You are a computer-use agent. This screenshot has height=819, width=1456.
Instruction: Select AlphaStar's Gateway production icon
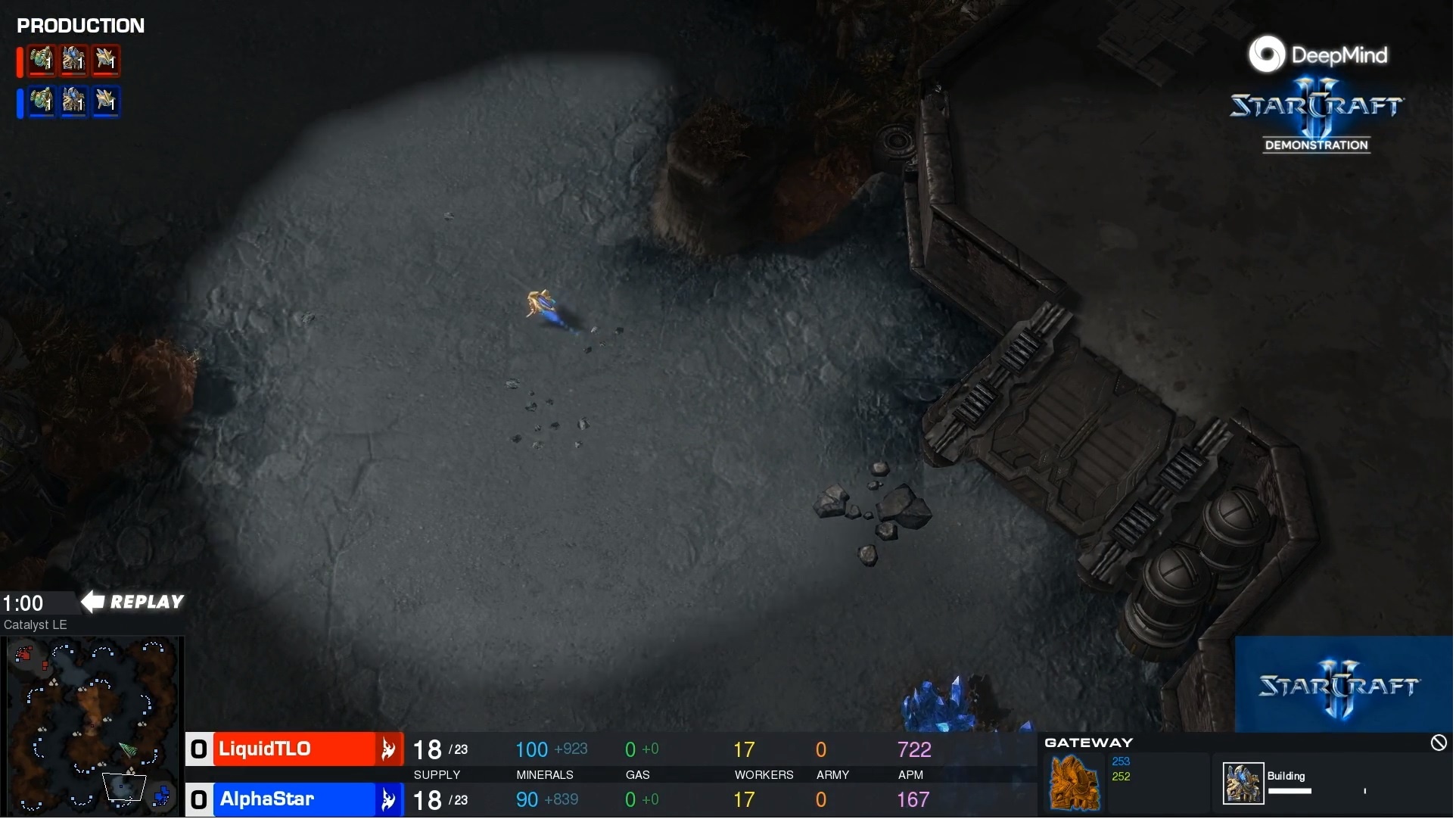(x=73, y=102)
